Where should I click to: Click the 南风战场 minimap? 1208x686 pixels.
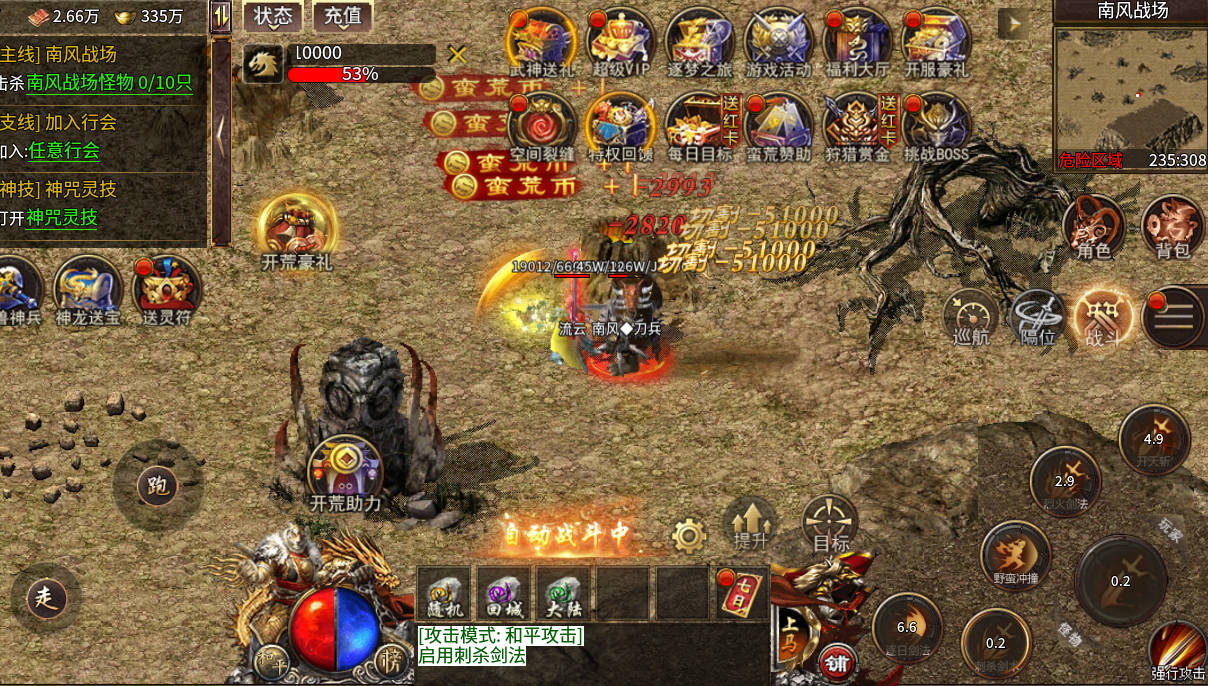1130,90
